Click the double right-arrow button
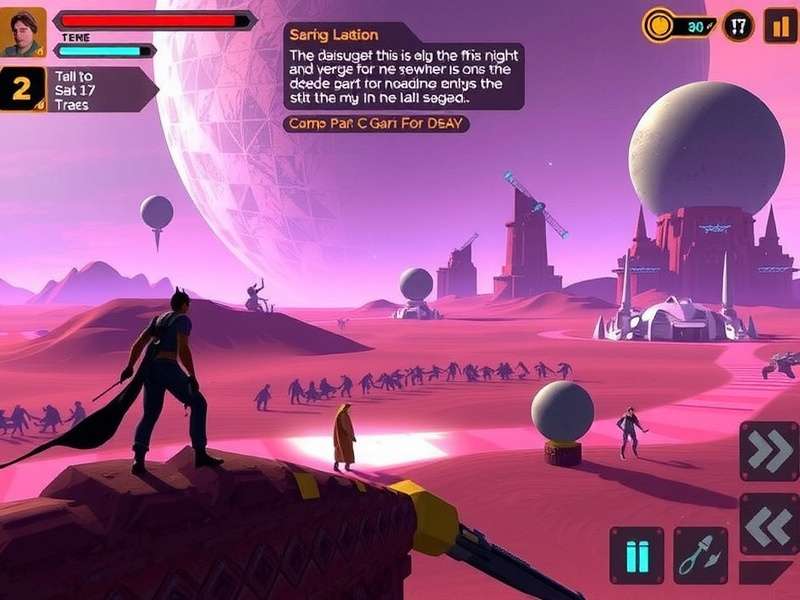Image resolution: width=800 pixels, height=600 pixels. (x=769, y=451)
